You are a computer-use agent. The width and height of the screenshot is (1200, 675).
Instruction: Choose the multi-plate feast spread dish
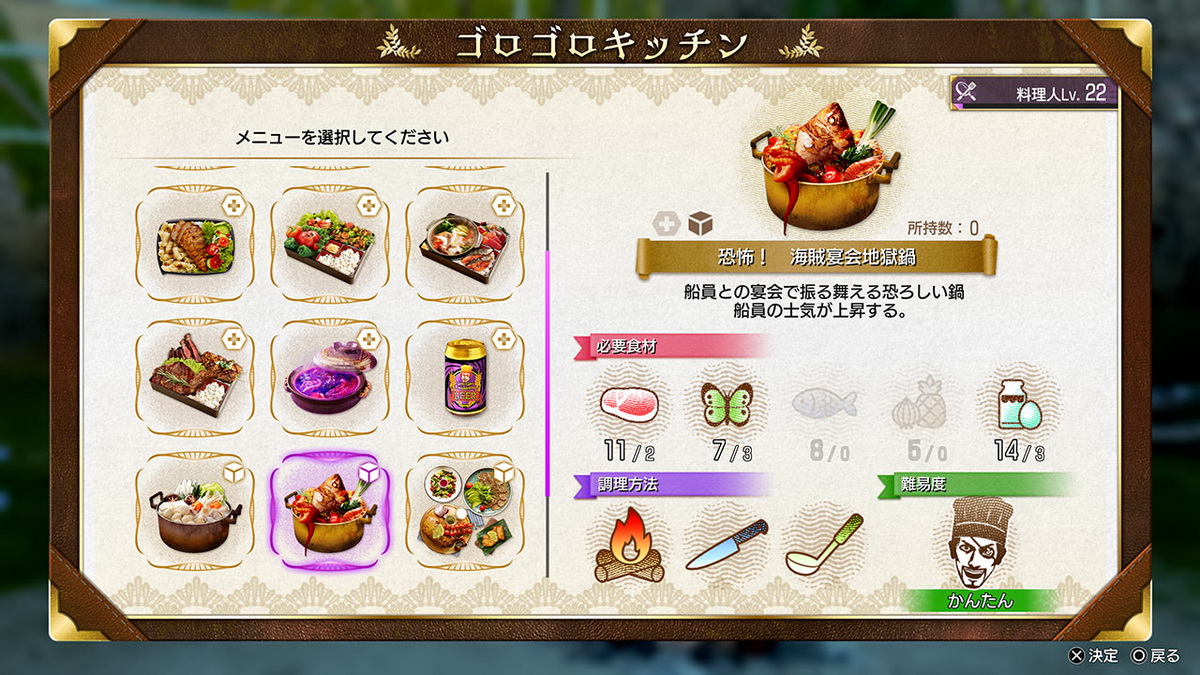click(464, 511)
